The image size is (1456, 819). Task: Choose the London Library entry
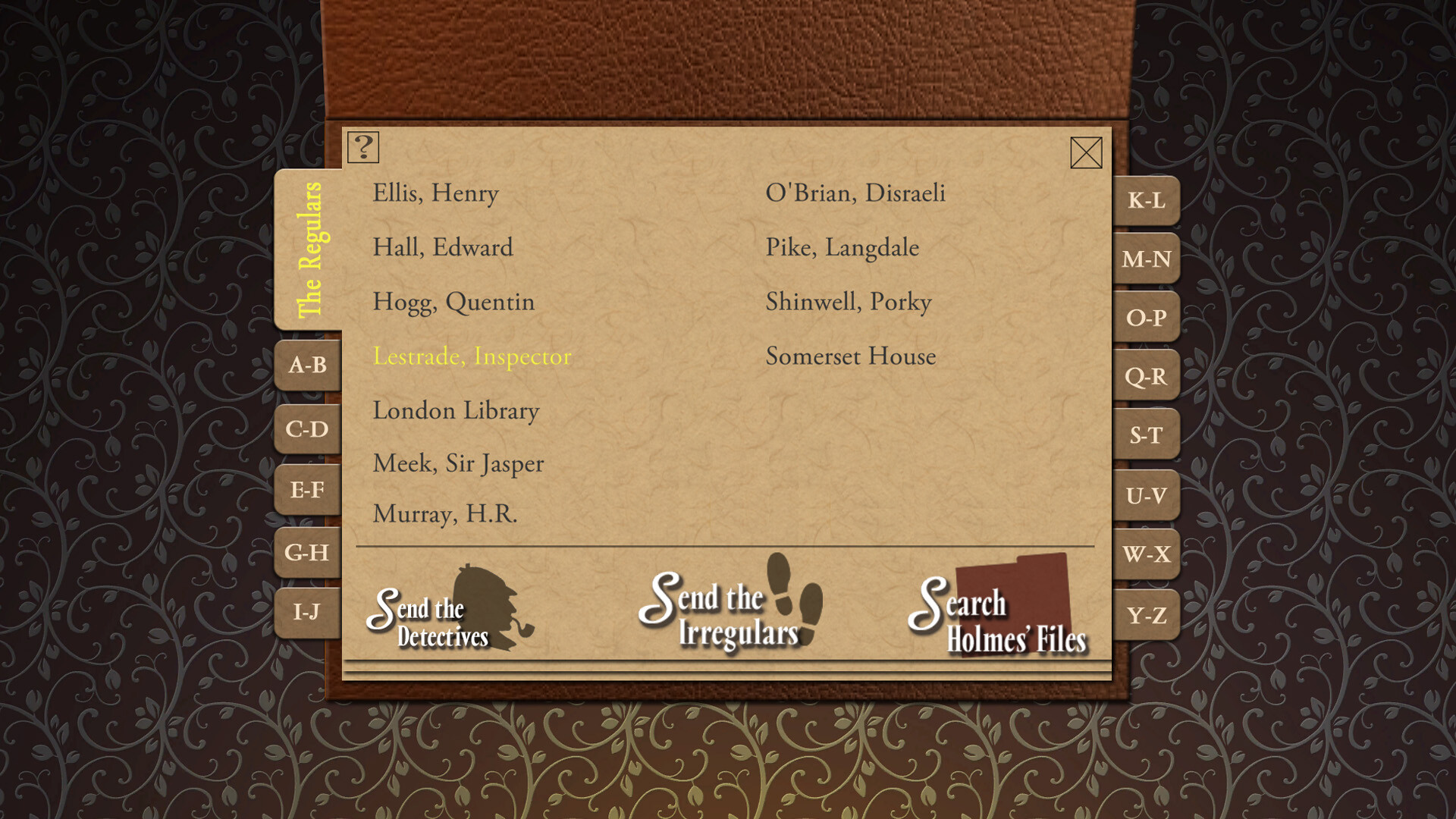click(x=456, y=410)
